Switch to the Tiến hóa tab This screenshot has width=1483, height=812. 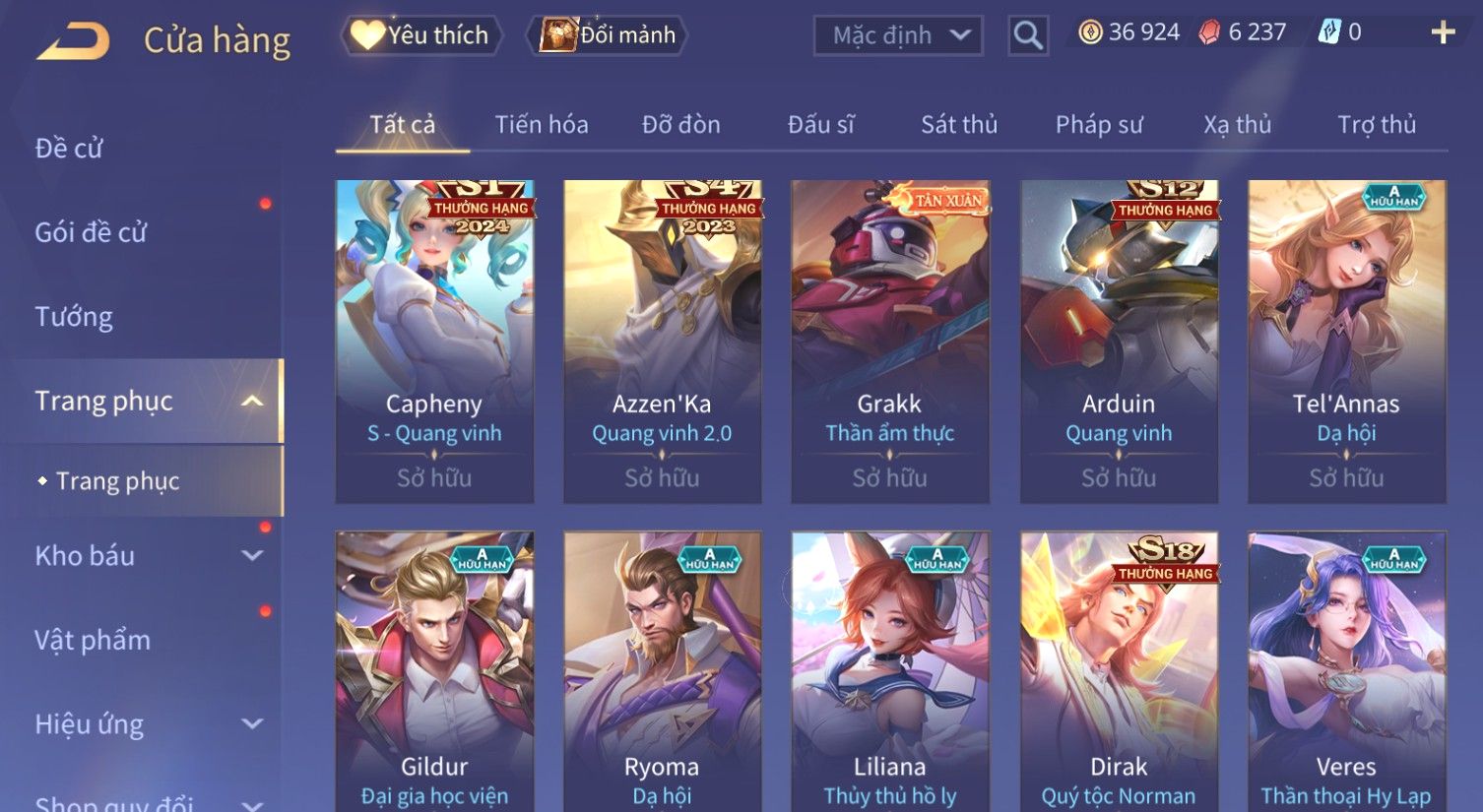tap(542, 125)
